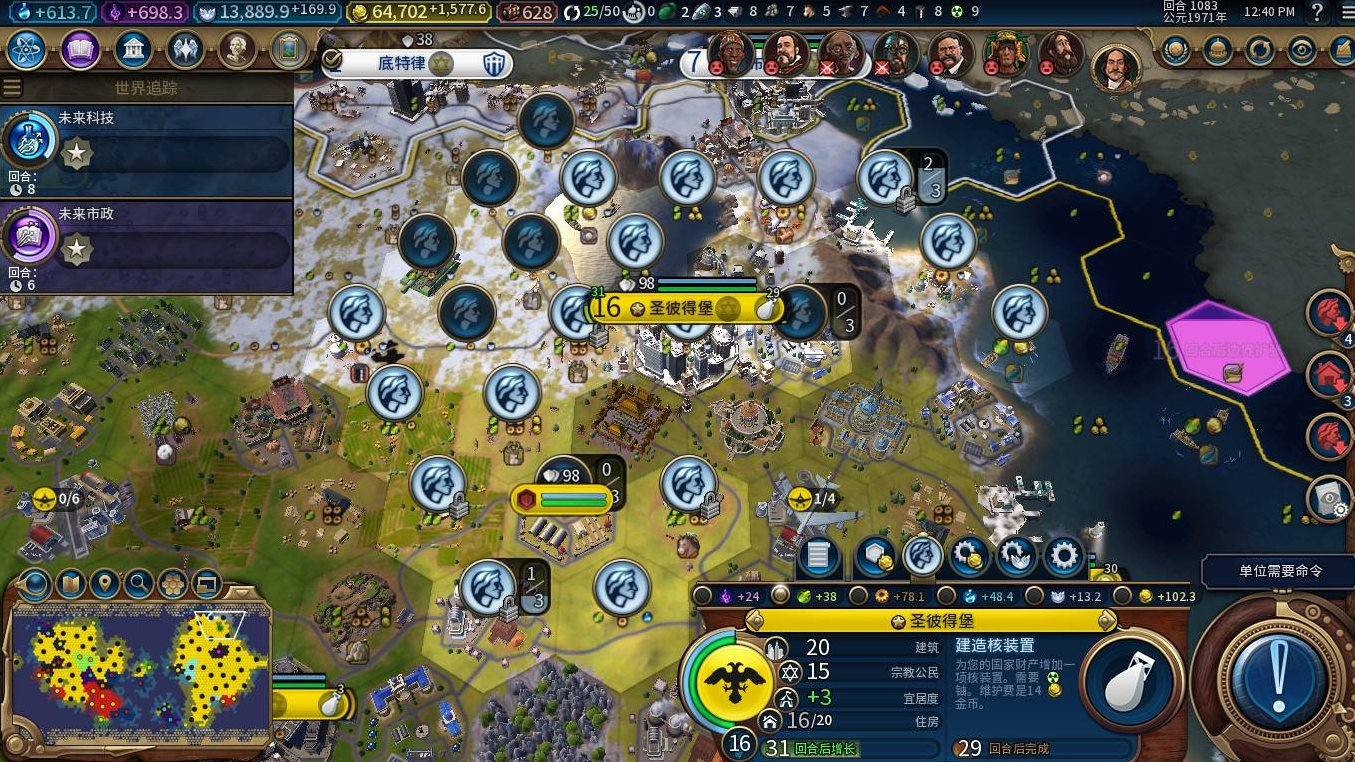Select the 未来科技 research tracker entry
Image resolution: width=1355 pixels, height=762 pixels.
pos(146,148)
